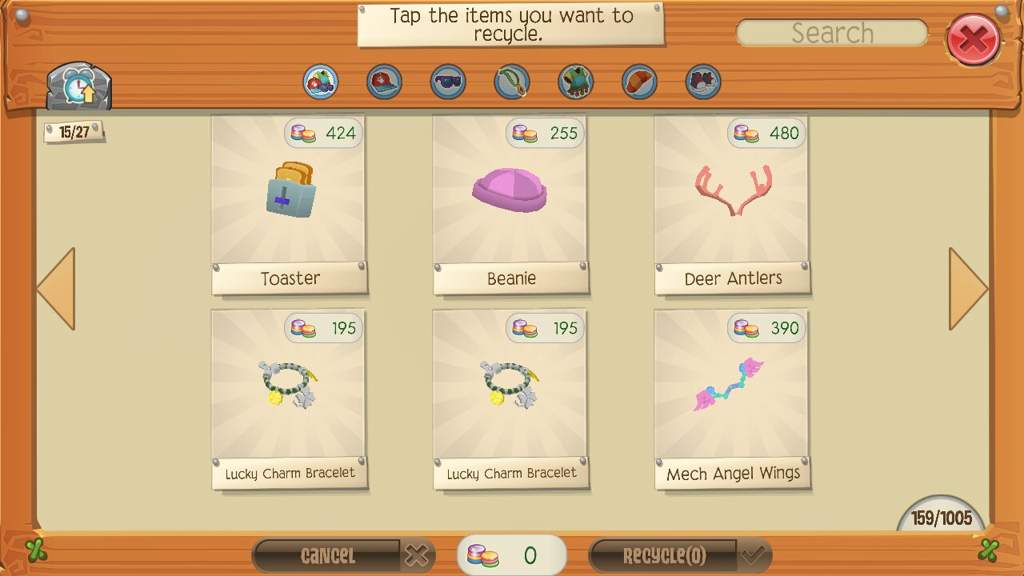Tap the Deer Antlers item
This screenshot has width=1024, height=576.
[732, 205]
